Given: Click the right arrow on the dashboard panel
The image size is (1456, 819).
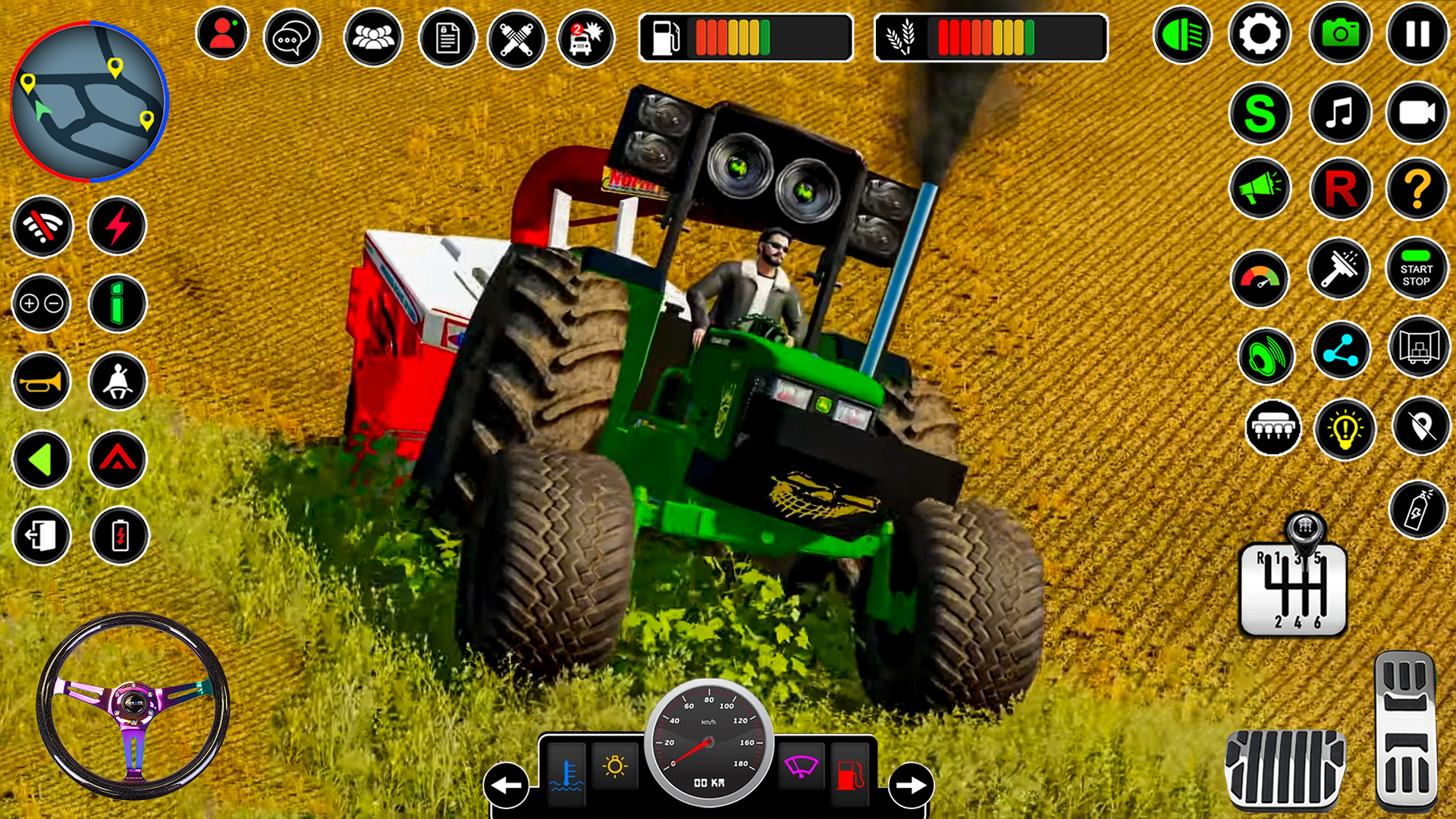Looking at the screenshot, I should click(x=912, y=787).
